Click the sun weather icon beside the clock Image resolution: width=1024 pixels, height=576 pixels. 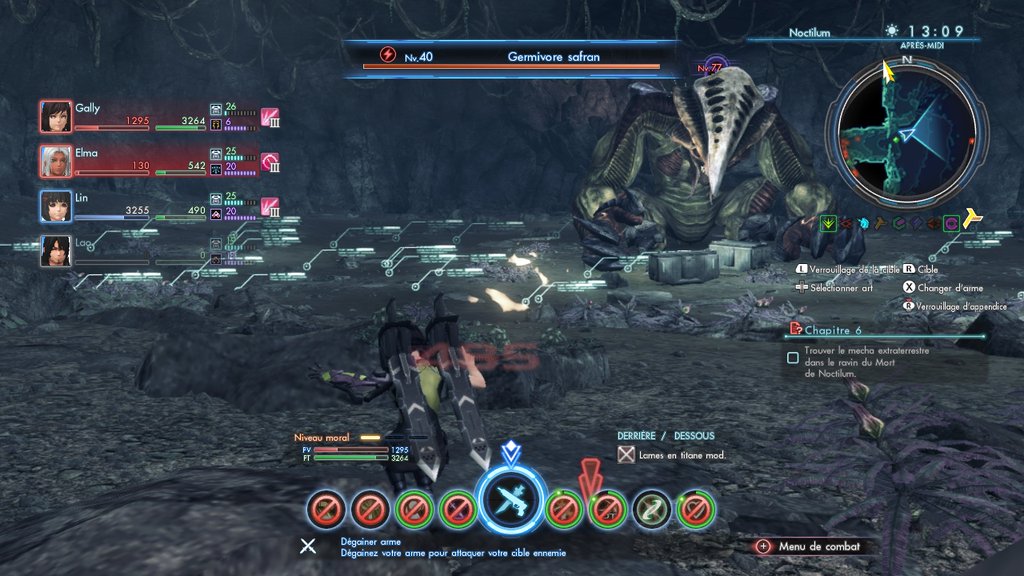pos(892,31)
